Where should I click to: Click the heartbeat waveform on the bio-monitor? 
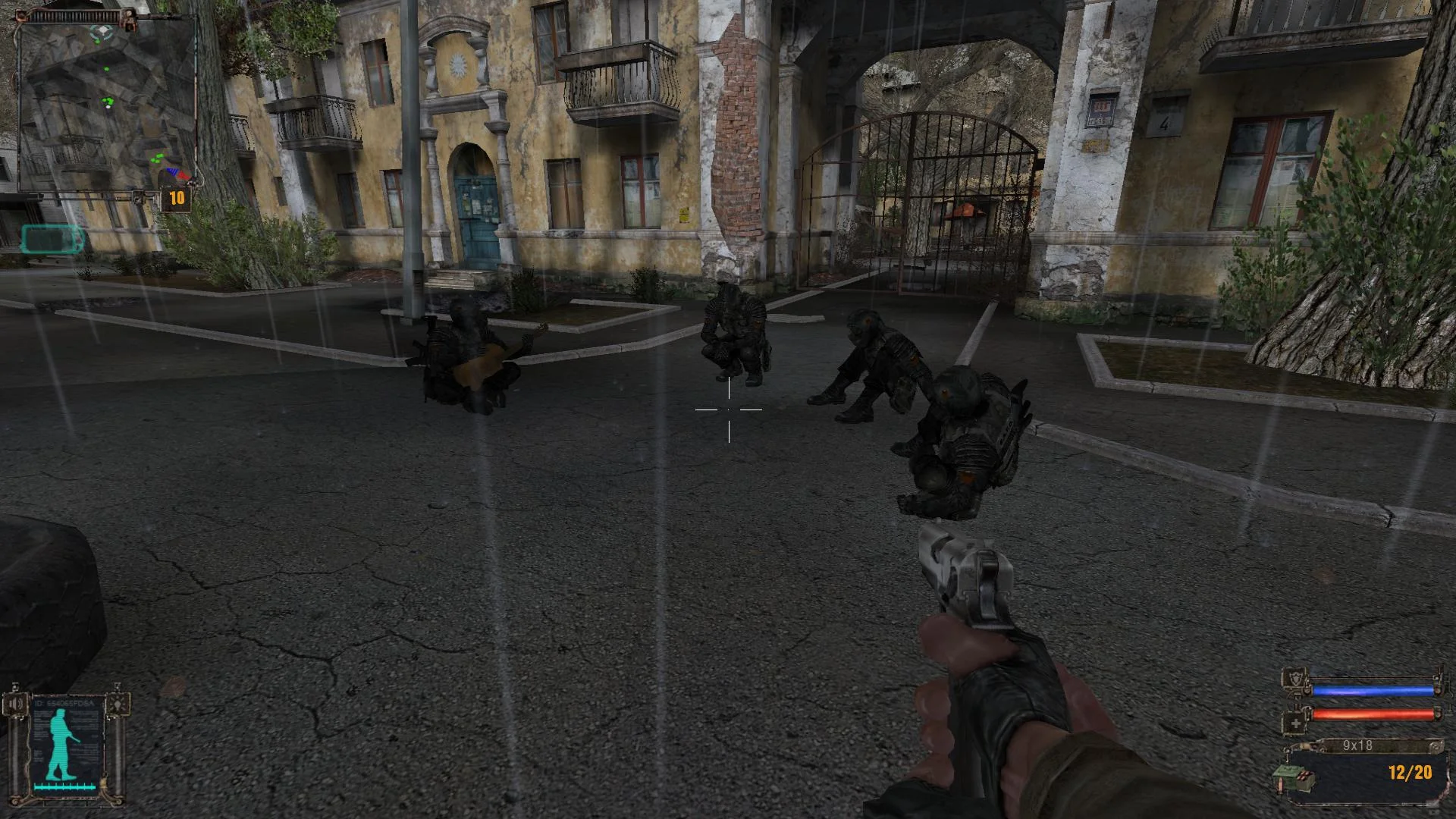[63, 786]
